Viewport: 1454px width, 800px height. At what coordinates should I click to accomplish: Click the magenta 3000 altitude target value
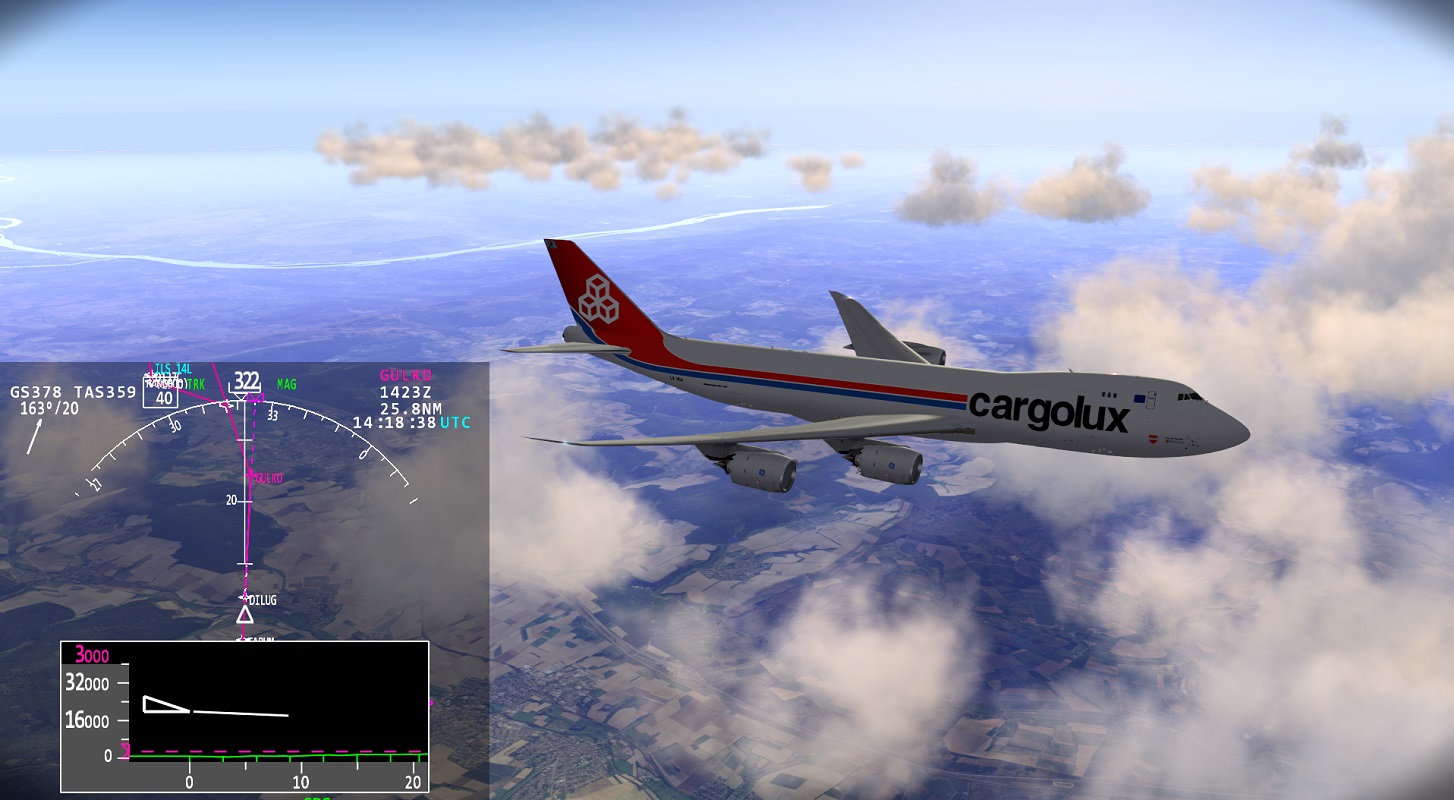[91, 653]
